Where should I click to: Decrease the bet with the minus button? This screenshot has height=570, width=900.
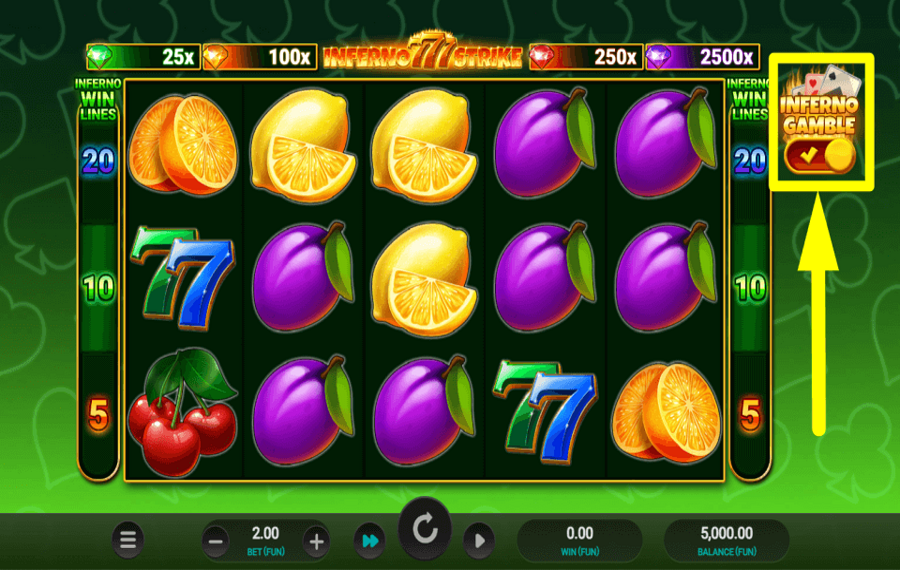(216, 542)
